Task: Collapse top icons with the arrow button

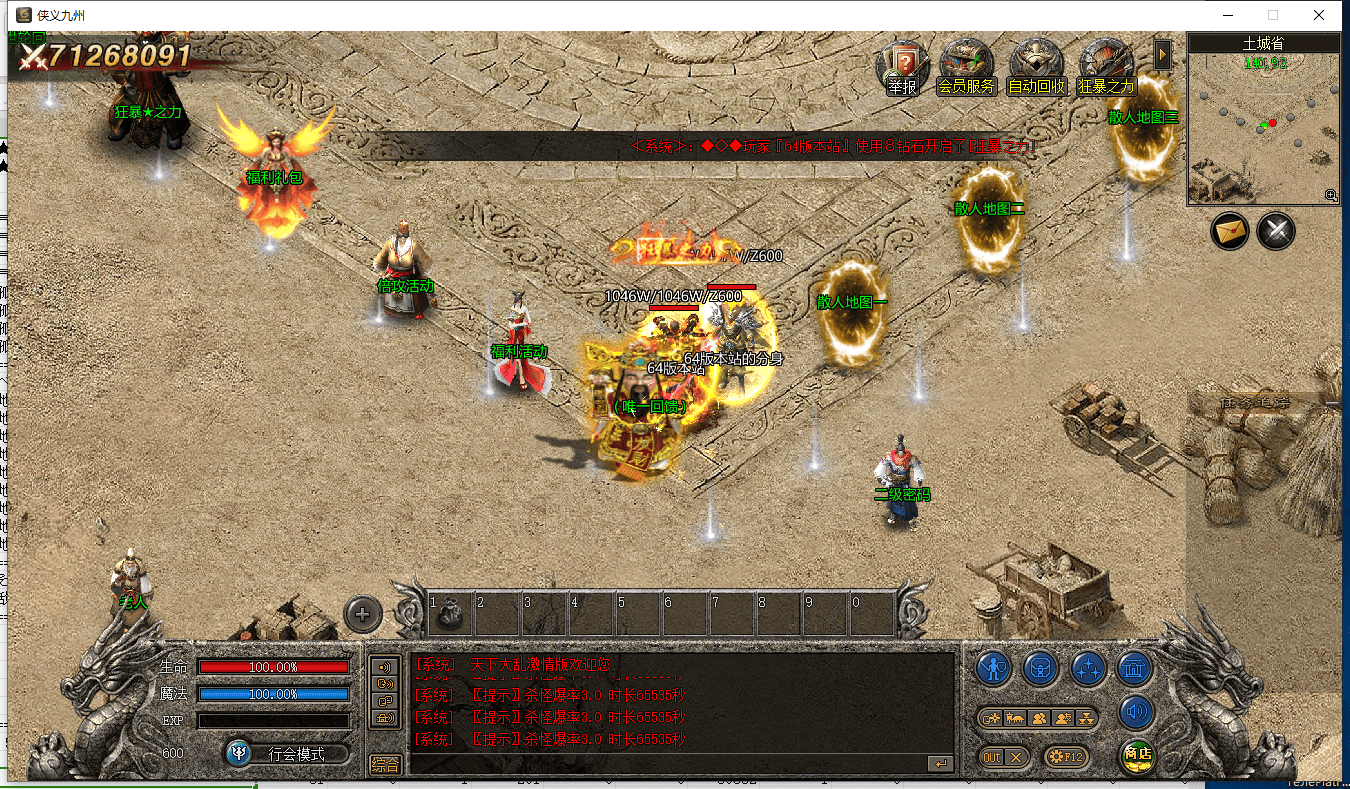Action: (x=1162, y=54)
